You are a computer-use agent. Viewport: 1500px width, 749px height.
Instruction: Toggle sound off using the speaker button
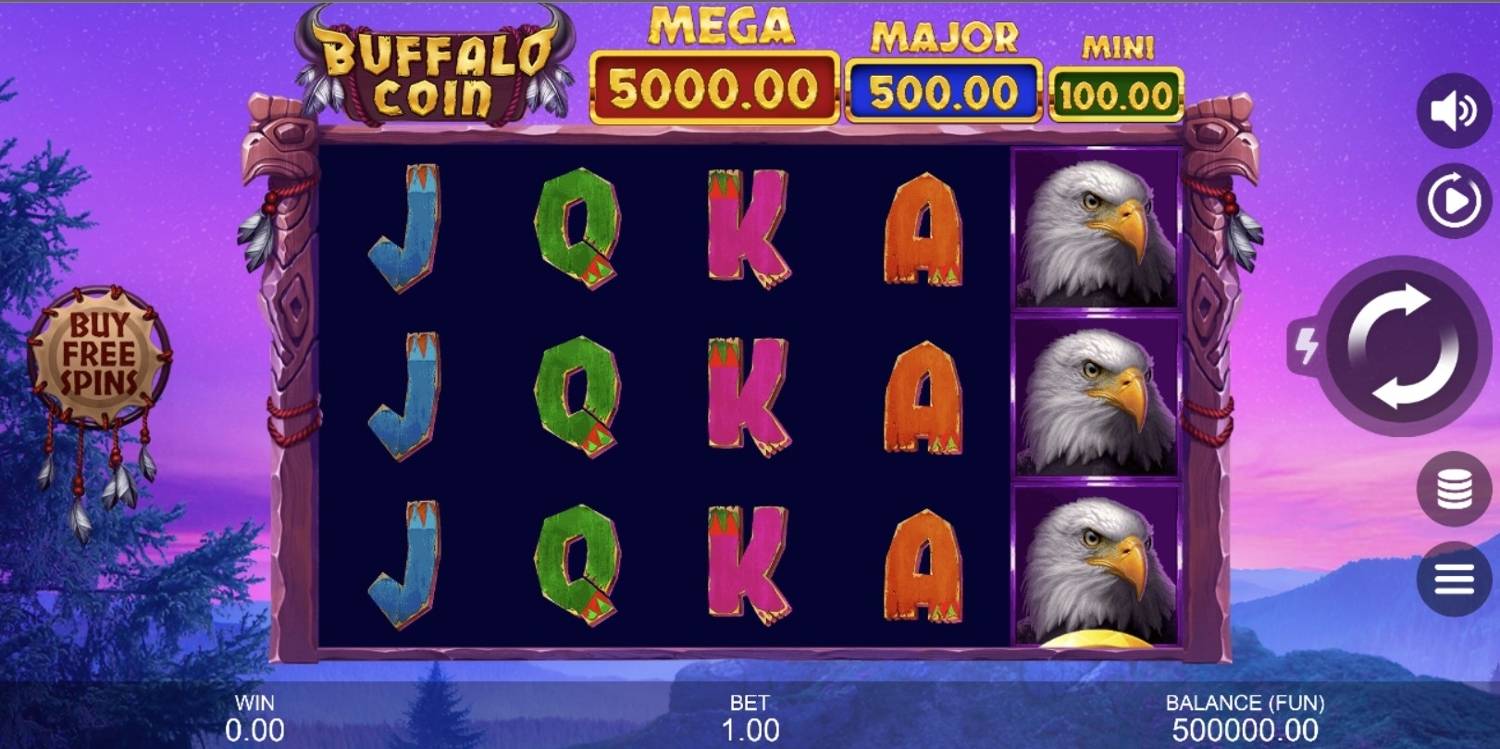[1453, 108]
